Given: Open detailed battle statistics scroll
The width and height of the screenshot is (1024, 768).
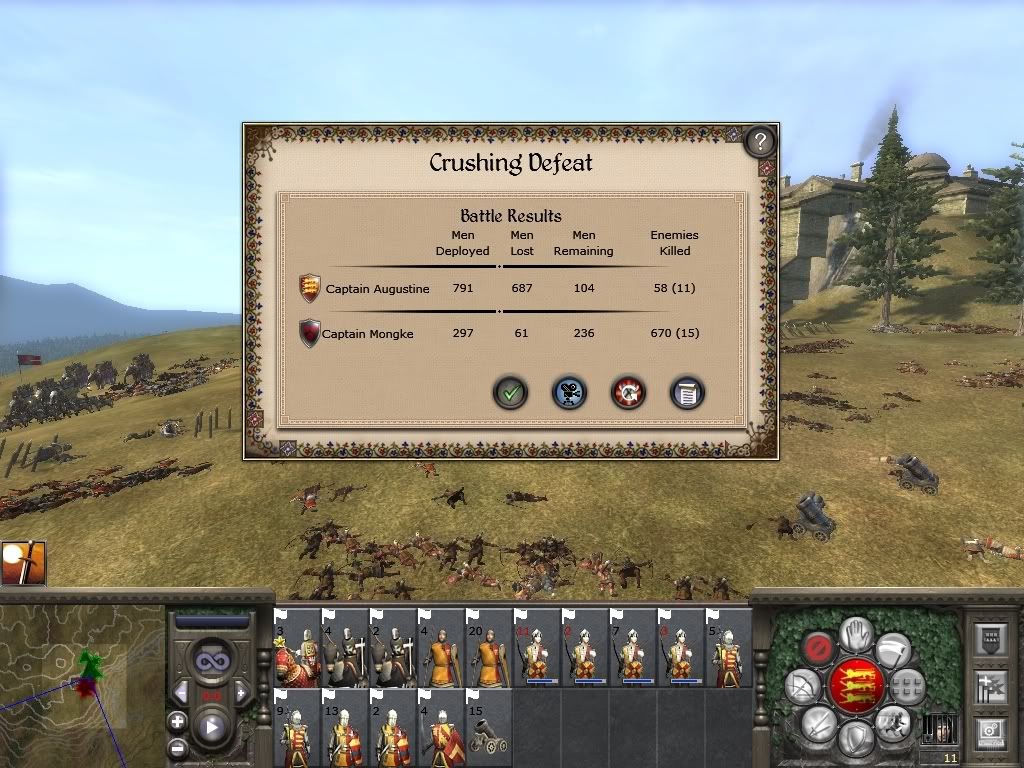Looking at the screenshot, I should click(x=687, y=393).
